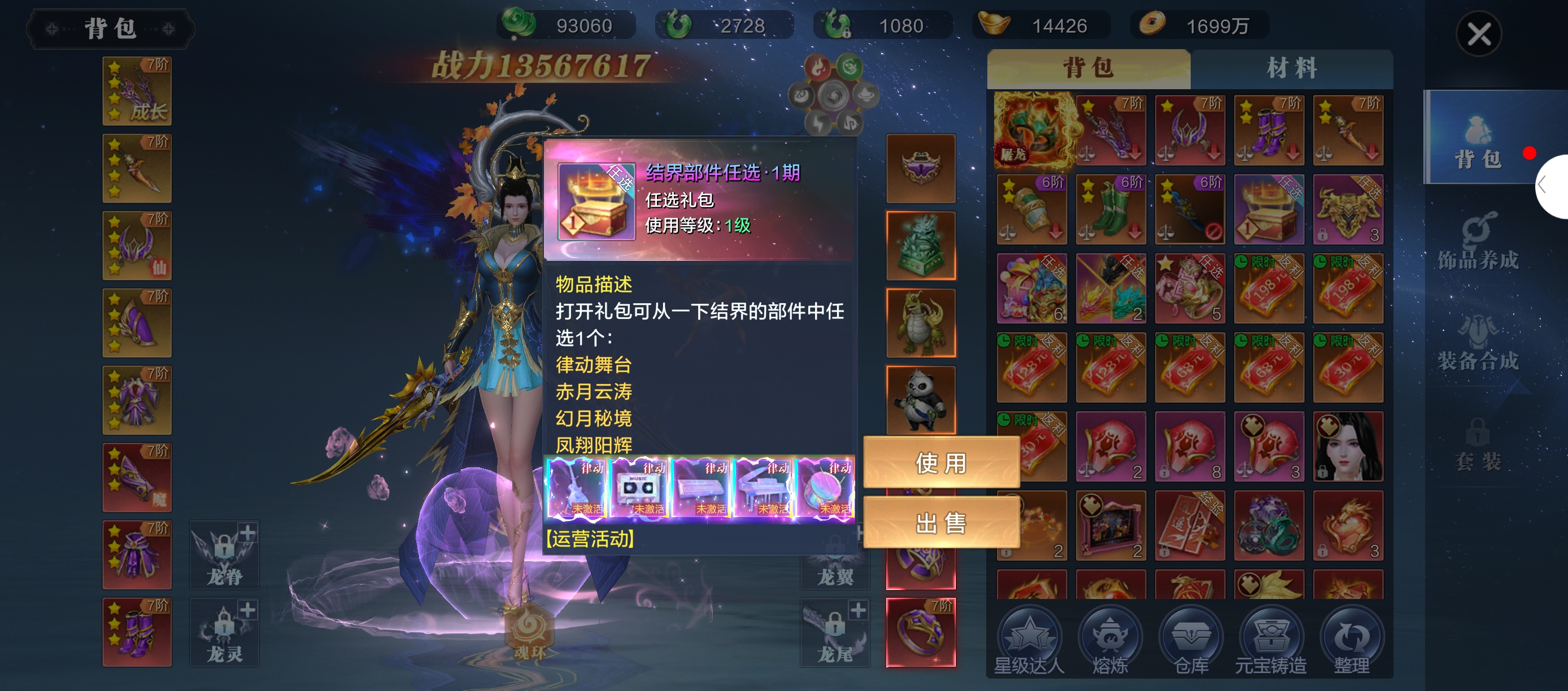Select the 背包 inventory tab
The image size is (1568, 691).
[1088, 68]
